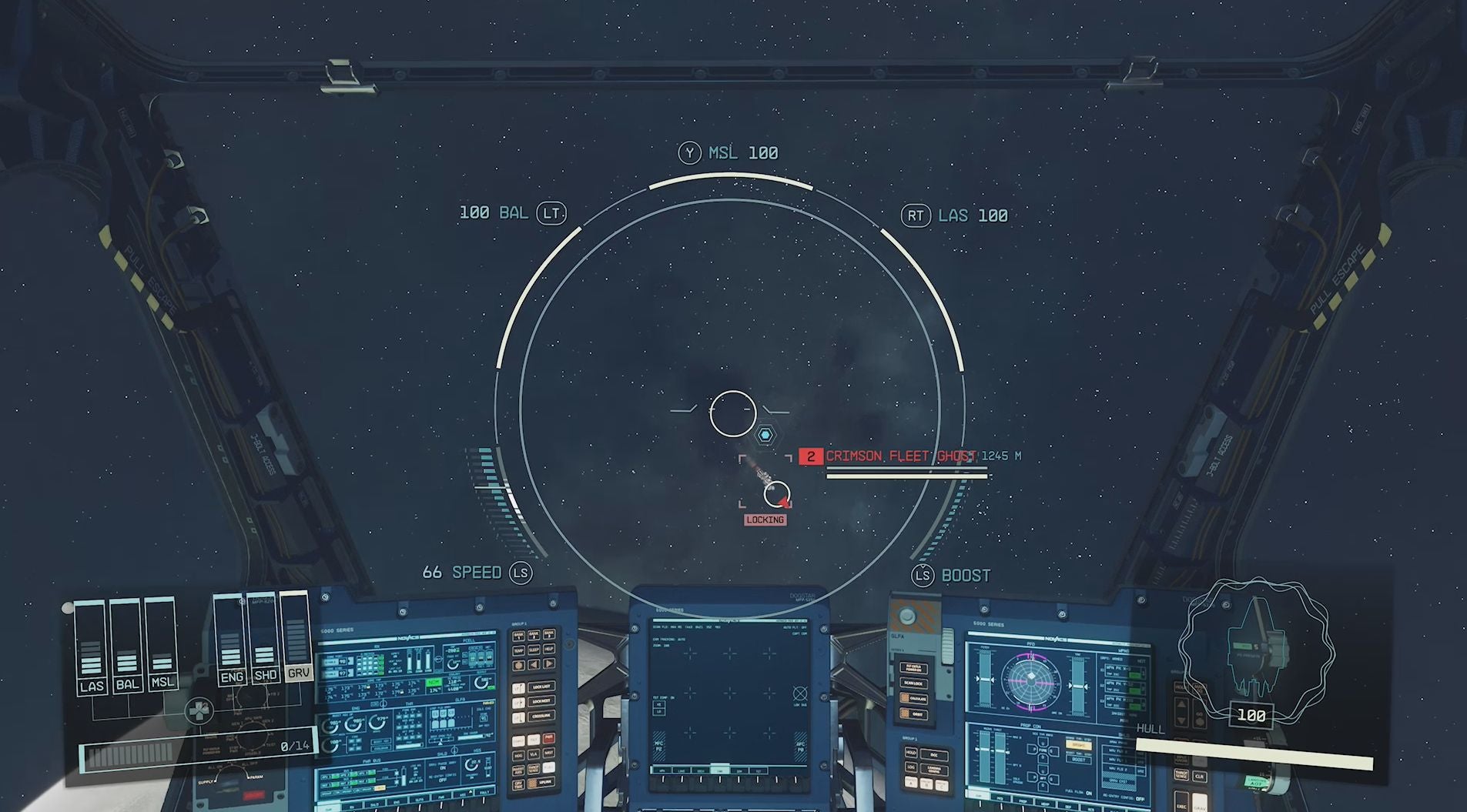Select the LANDING CONFIG key

click(933, 769)
